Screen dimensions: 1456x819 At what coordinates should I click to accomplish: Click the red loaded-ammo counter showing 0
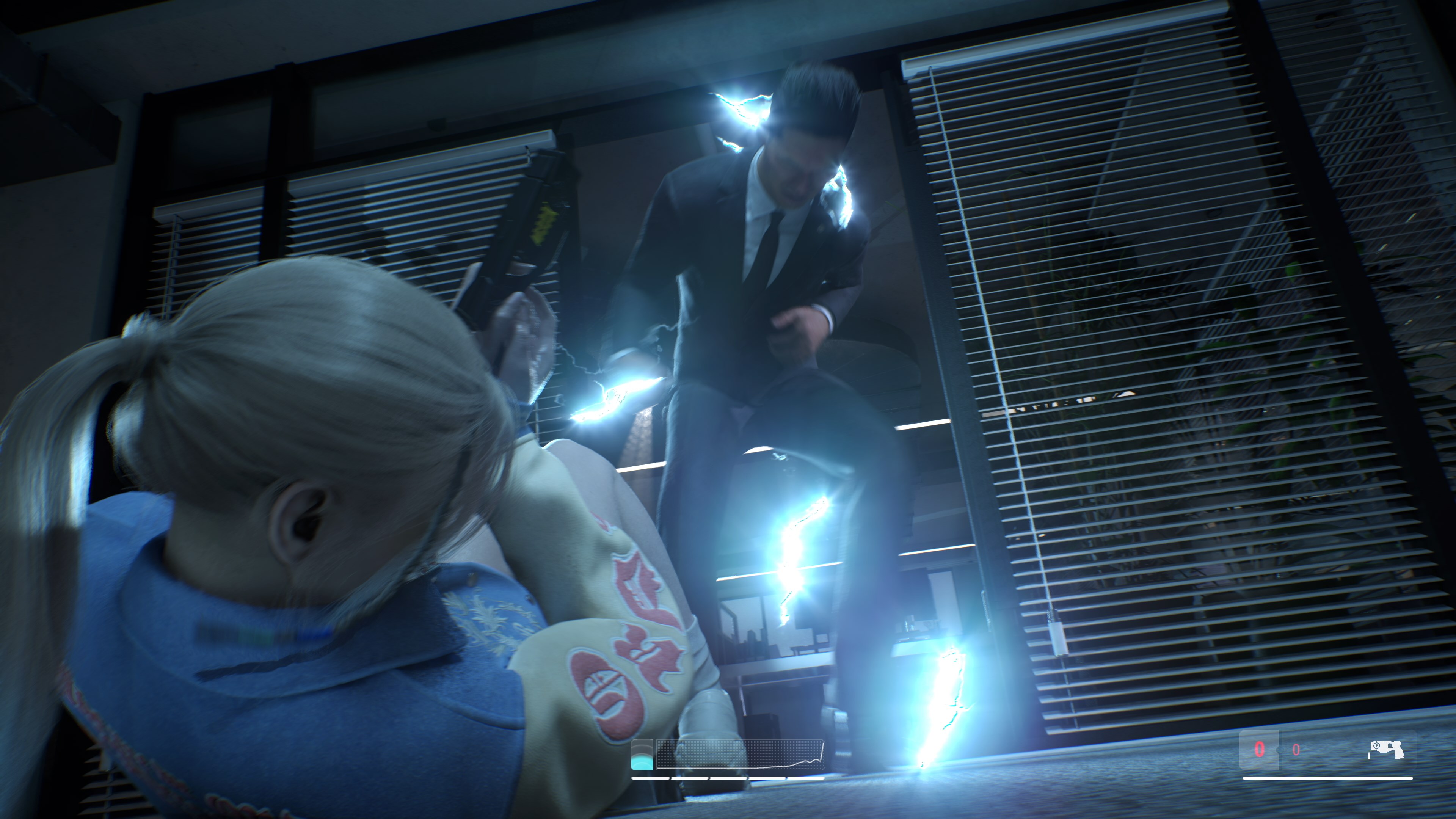click(1260, 750)
